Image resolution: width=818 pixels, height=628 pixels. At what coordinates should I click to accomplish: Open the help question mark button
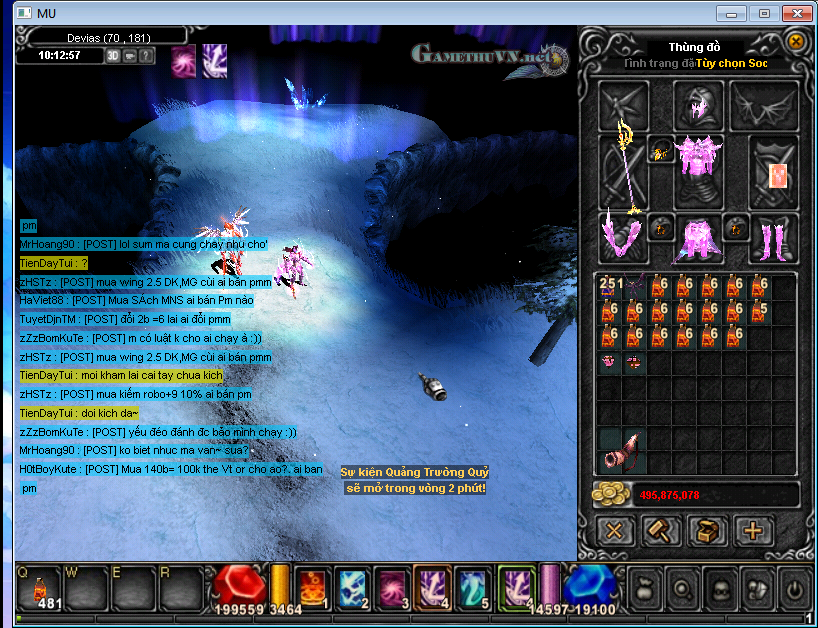pos(147,56)
